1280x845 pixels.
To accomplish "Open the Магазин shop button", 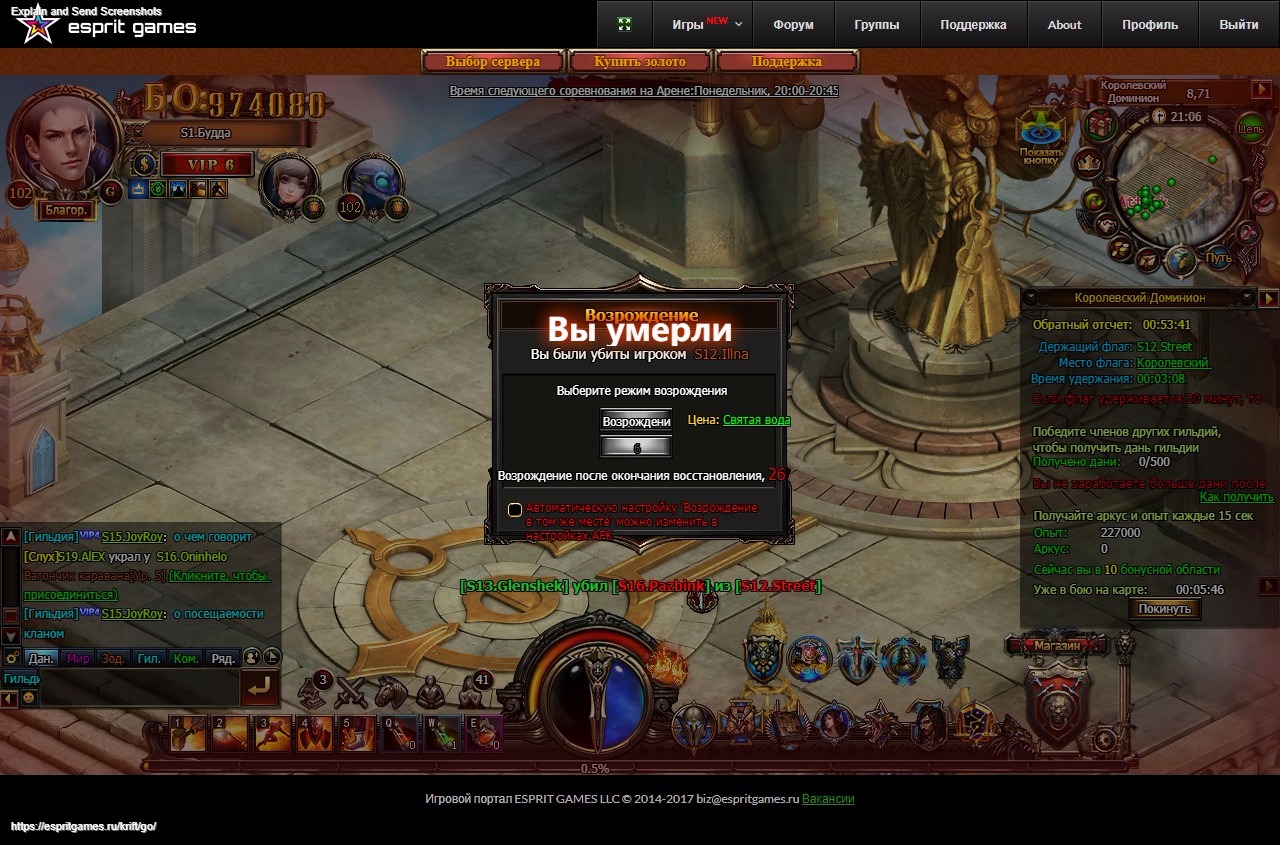I will coord(1058,646).
